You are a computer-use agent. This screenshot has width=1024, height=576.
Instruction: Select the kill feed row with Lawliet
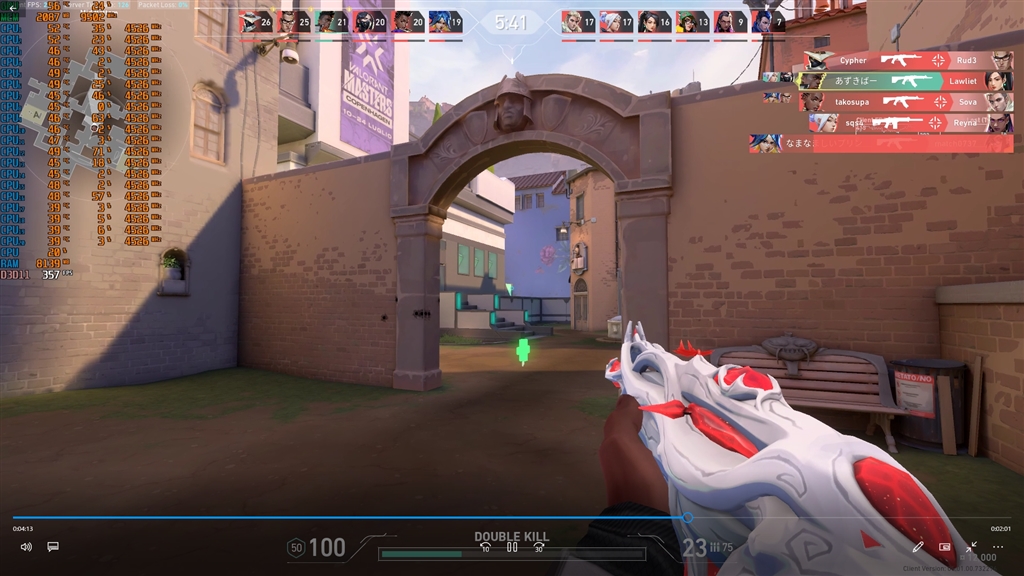click(x=905, y=81)
